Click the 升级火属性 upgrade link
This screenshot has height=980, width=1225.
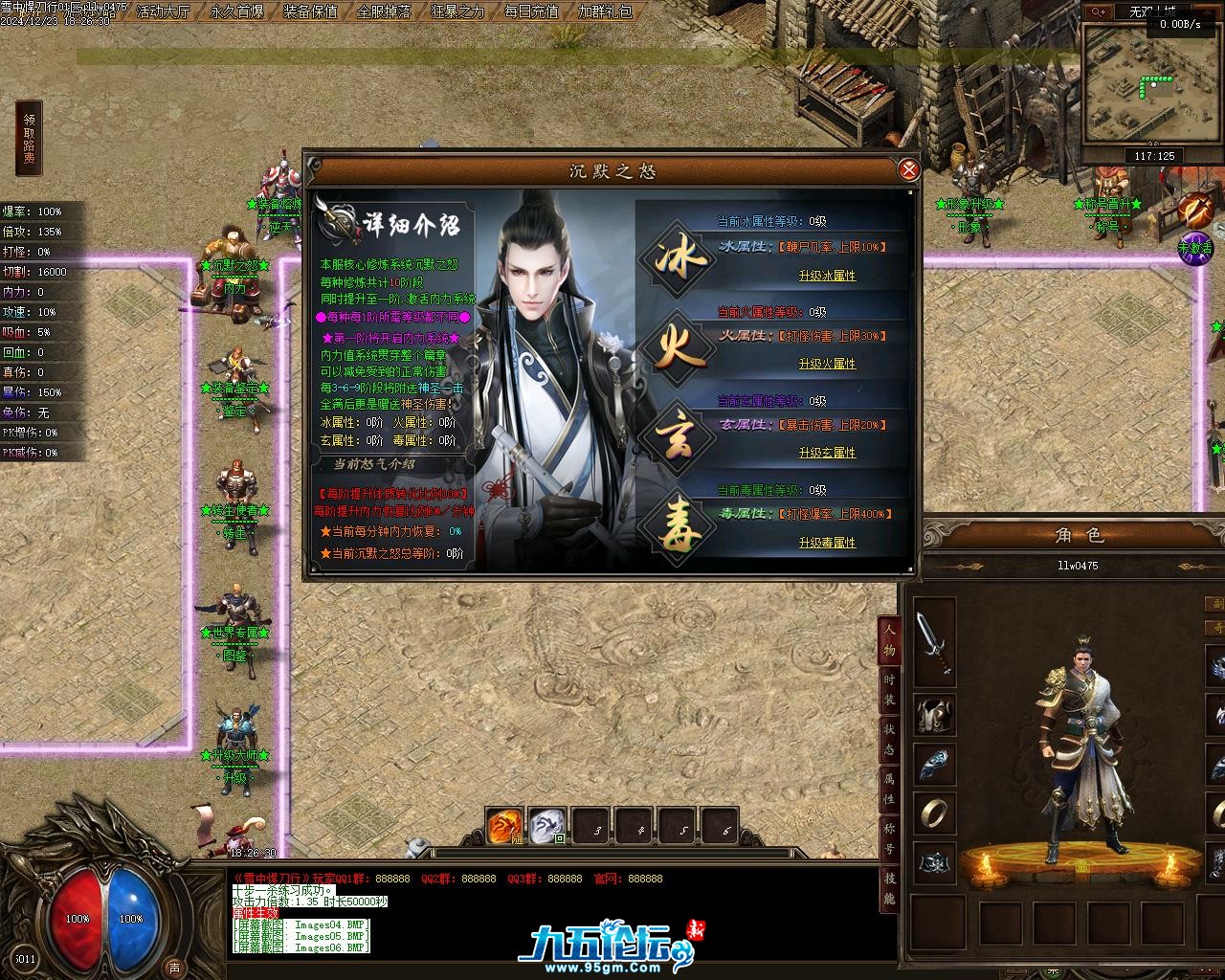click(x=827, y=364)
